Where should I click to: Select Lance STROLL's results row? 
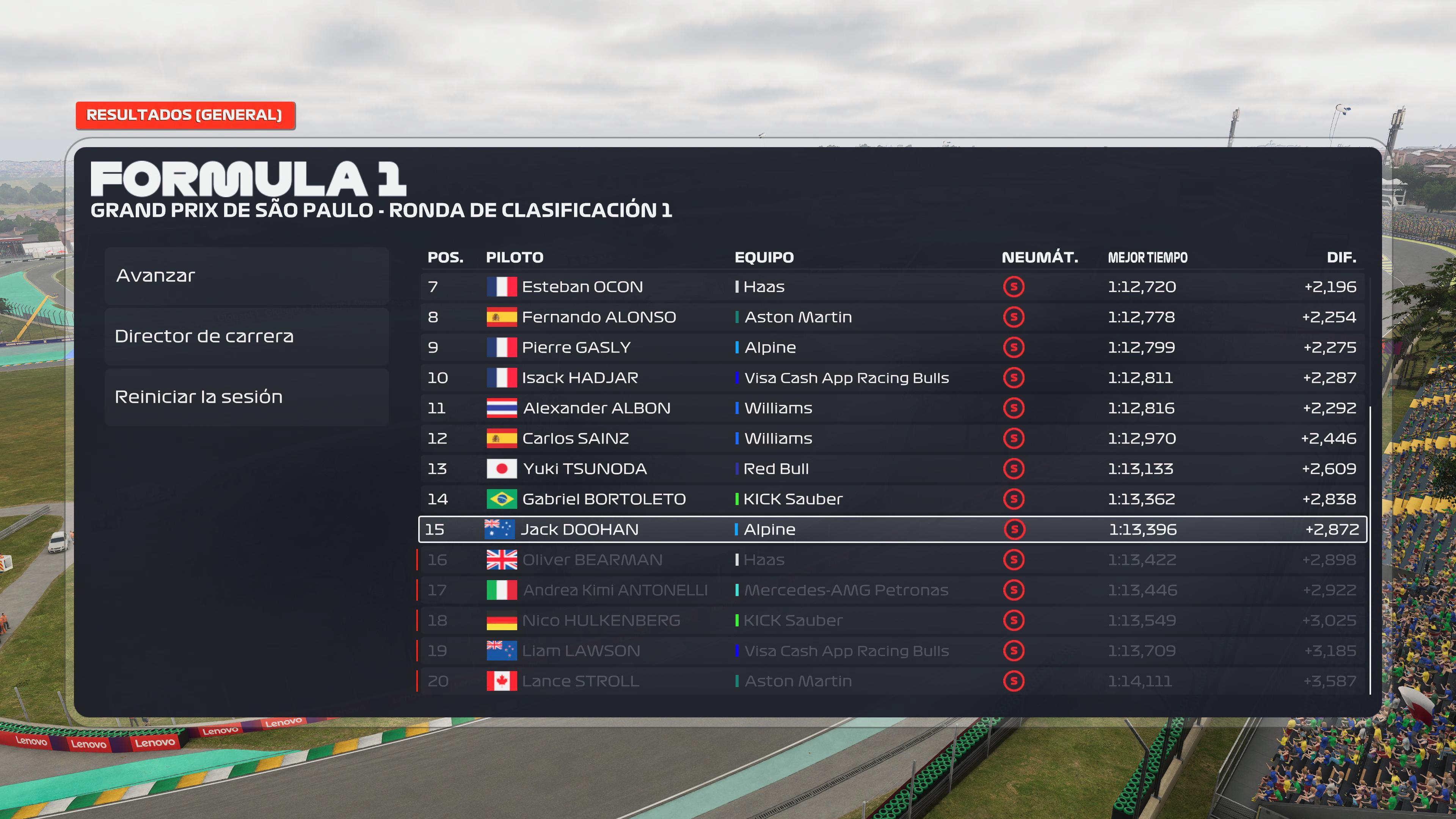tap(892, 681)
